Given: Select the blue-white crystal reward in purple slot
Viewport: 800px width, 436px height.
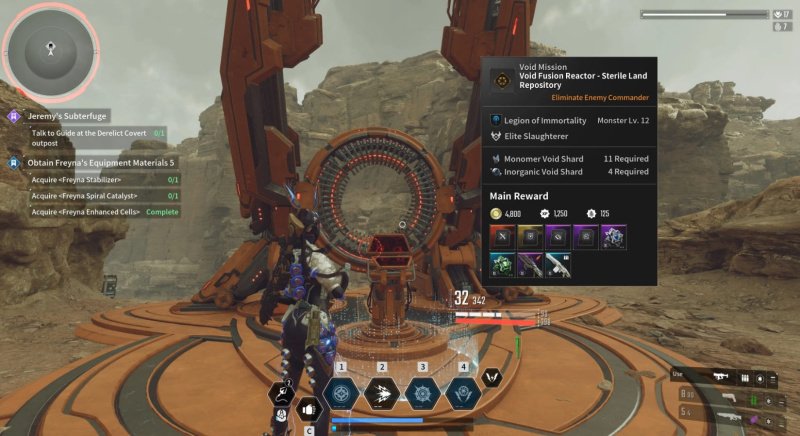Looking at the screenshot, I should (612, 236).
